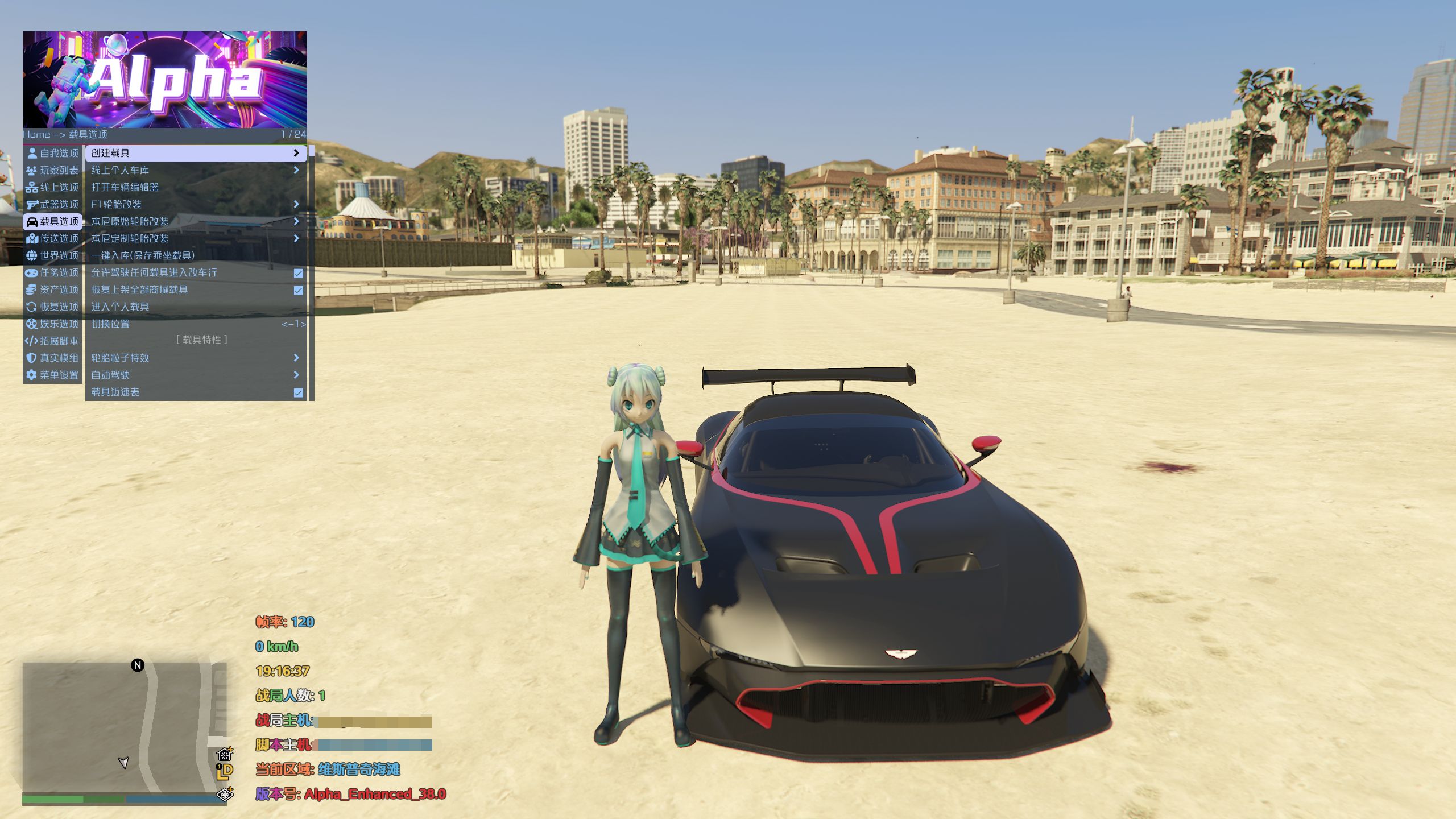Toggle the 载具迈速表 checkbox
Screen dimensions: 1456x819
pyautogui.click(x=298, y=392)
